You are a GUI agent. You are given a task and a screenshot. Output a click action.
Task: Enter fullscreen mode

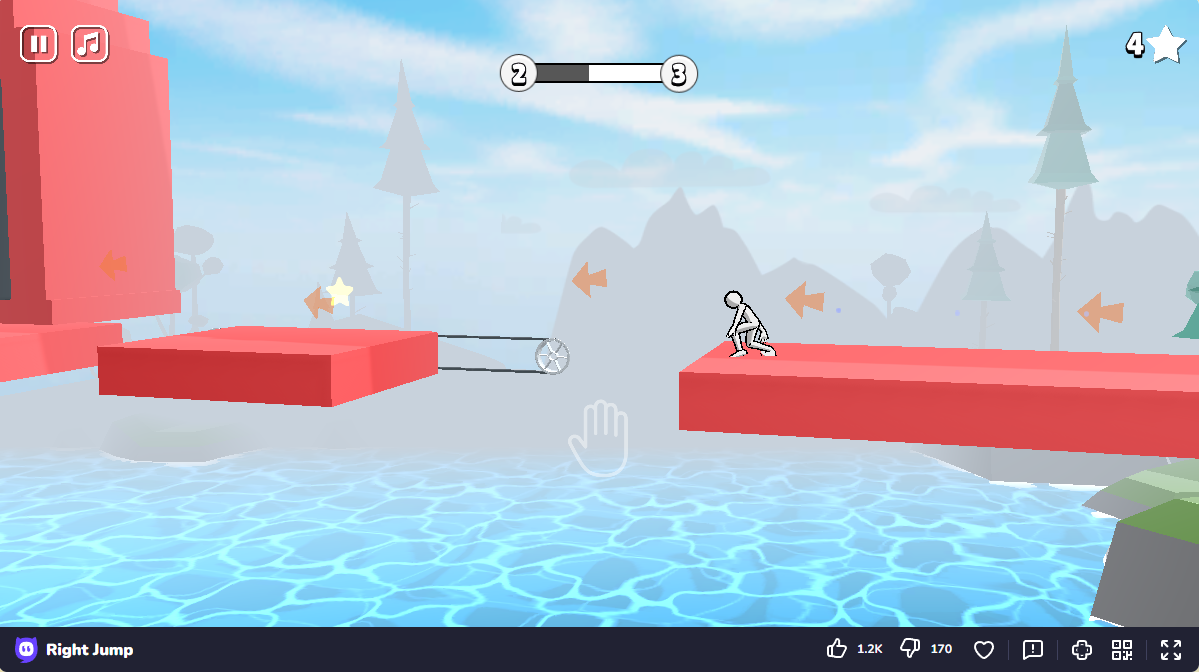coord(1171,649)
